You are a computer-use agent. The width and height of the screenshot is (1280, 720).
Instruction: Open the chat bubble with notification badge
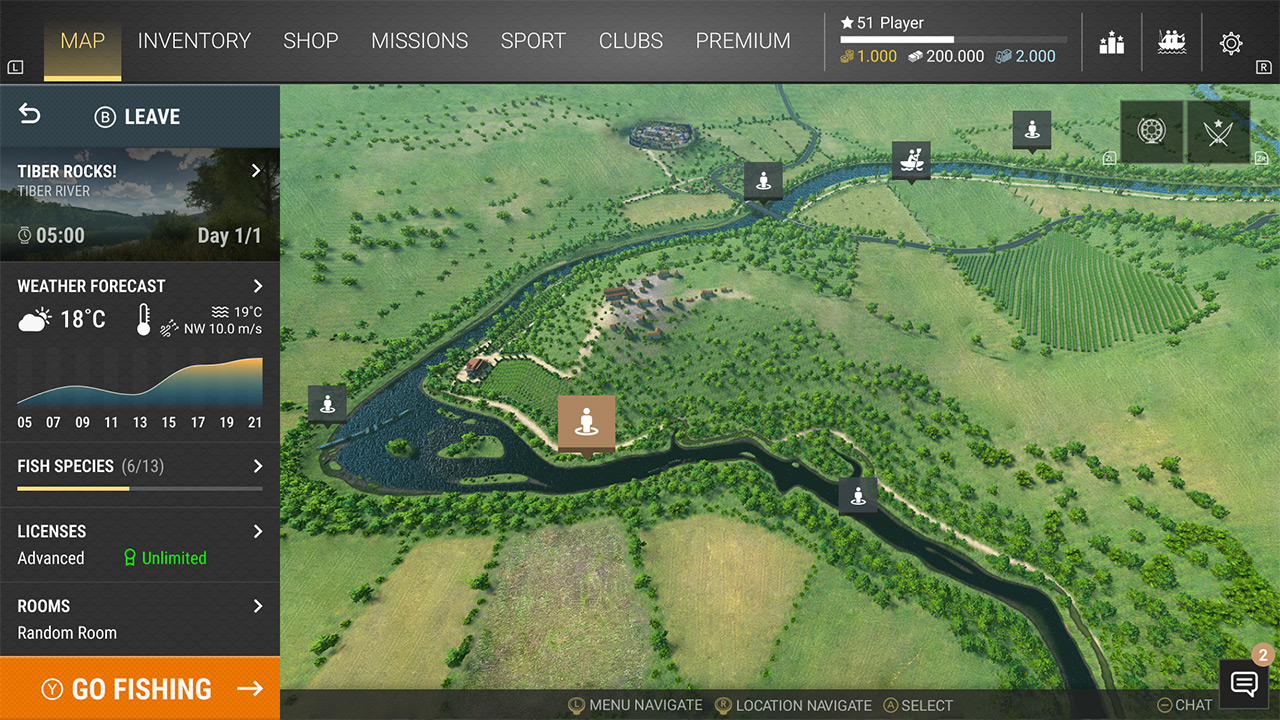(x=1243, y=684)
